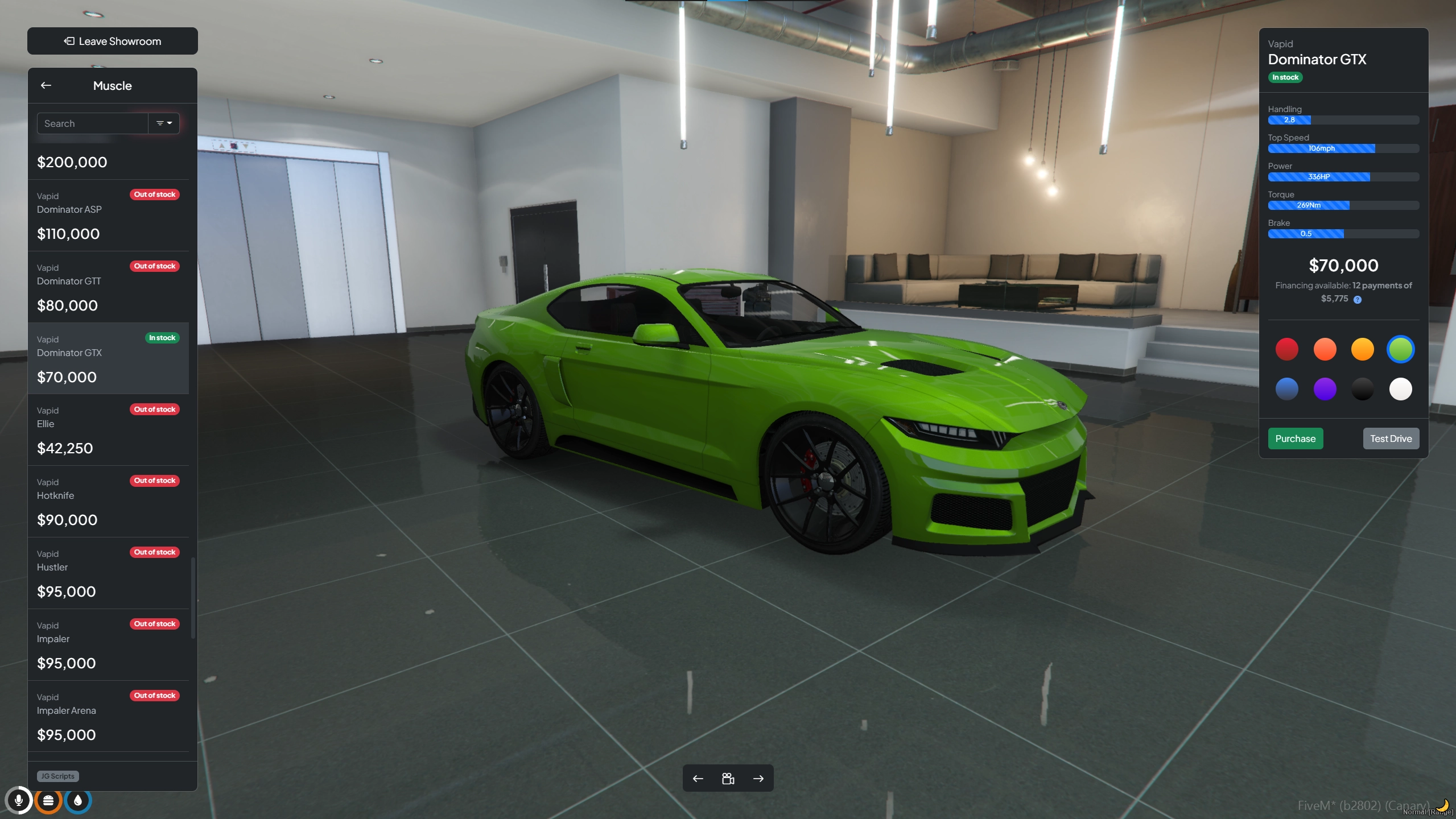Screen dimensions: 1456x819
Task: Click the back arrow in the Muscle panel
Action: coord(46,85)
